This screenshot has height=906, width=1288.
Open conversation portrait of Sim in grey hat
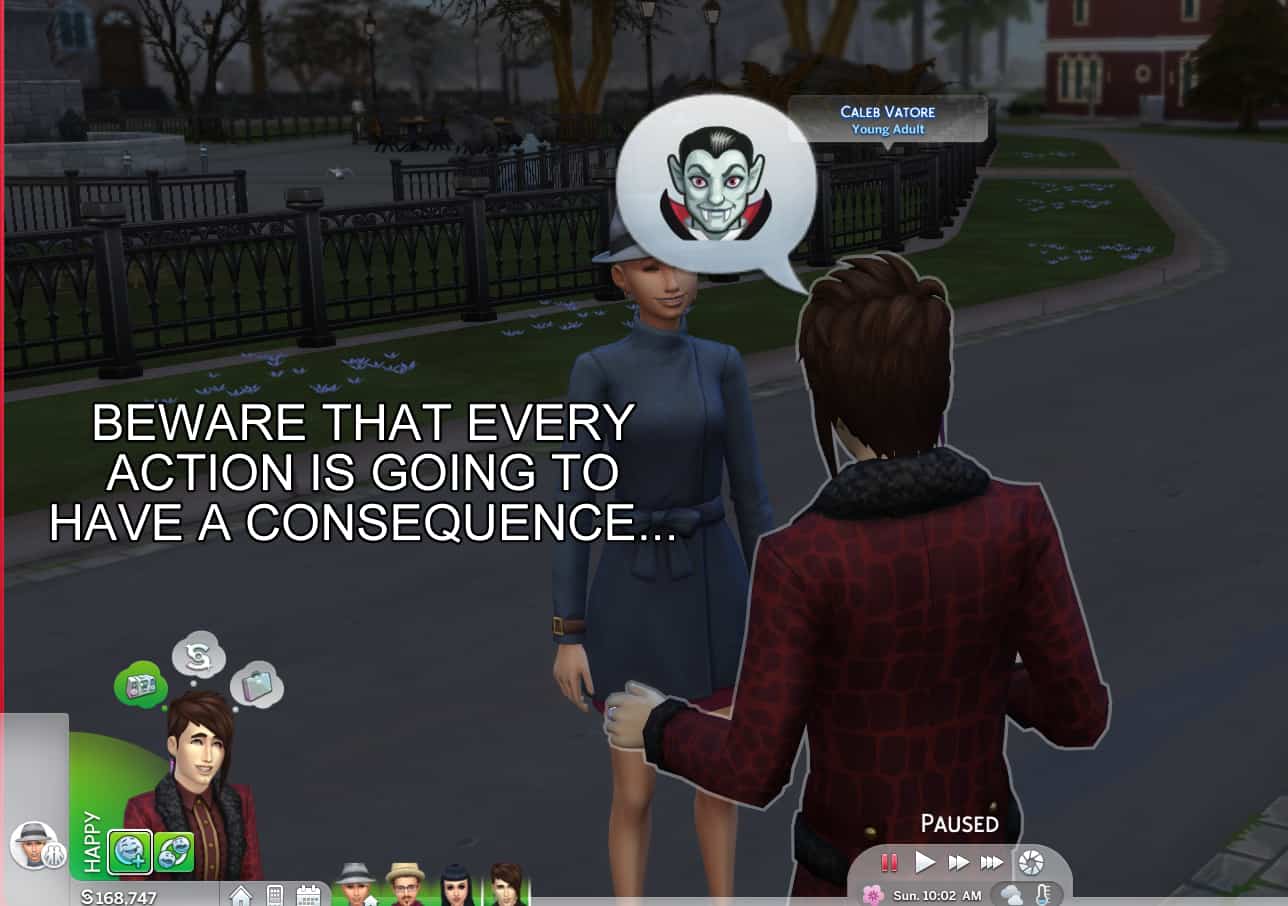pyautogui.click(x=33, y=844)
